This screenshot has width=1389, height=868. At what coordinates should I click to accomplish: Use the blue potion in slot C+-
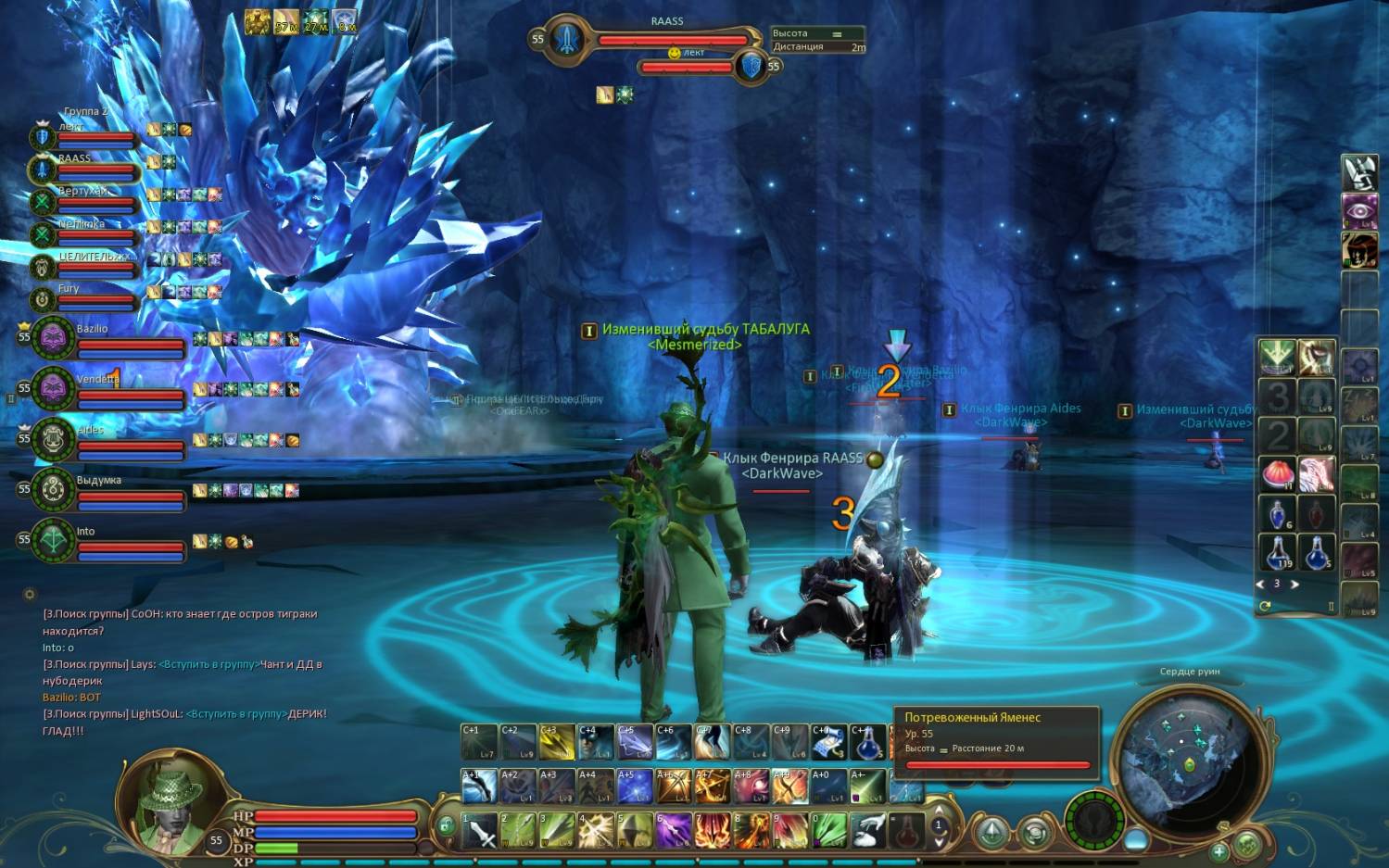tap(868, 742)
